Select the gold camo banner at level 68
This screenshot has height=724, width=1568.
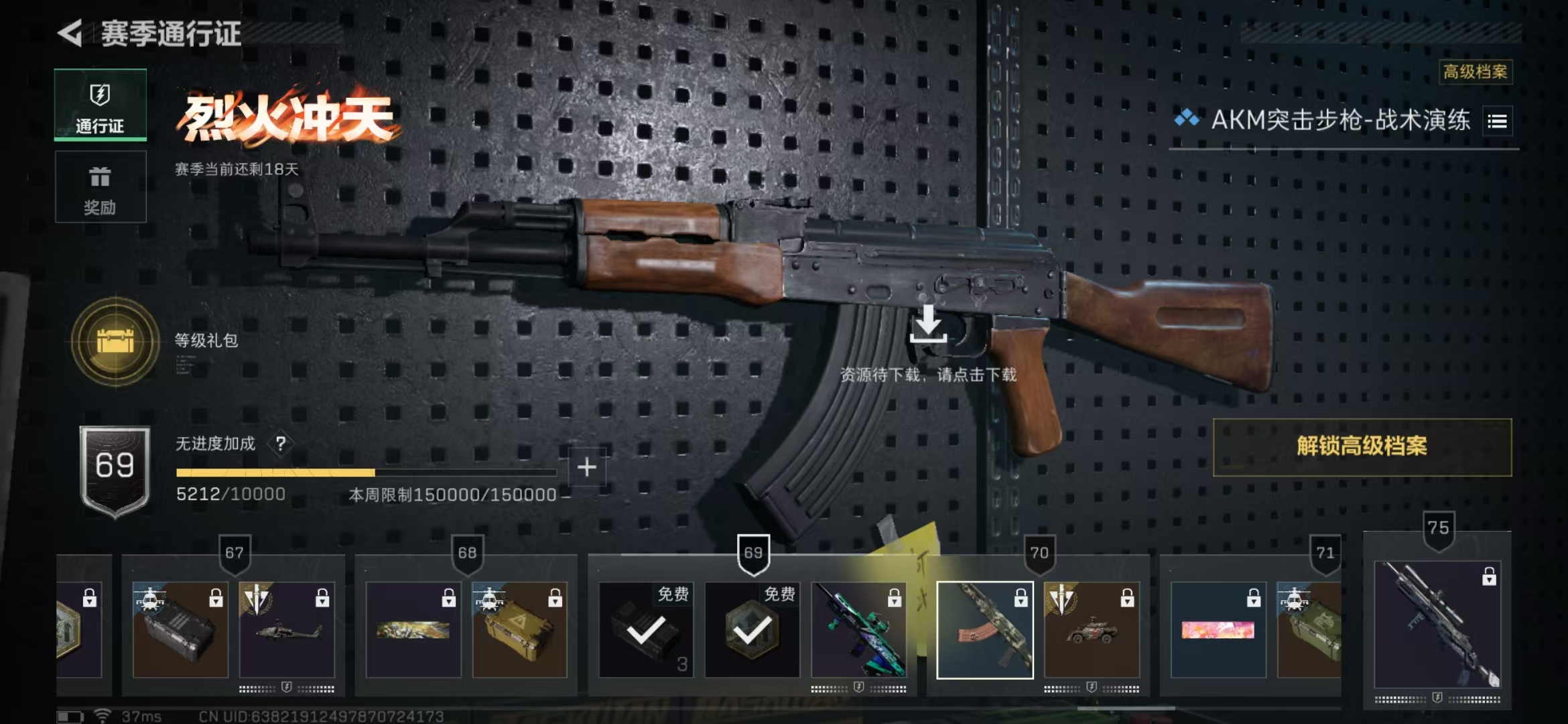point(413,630)
